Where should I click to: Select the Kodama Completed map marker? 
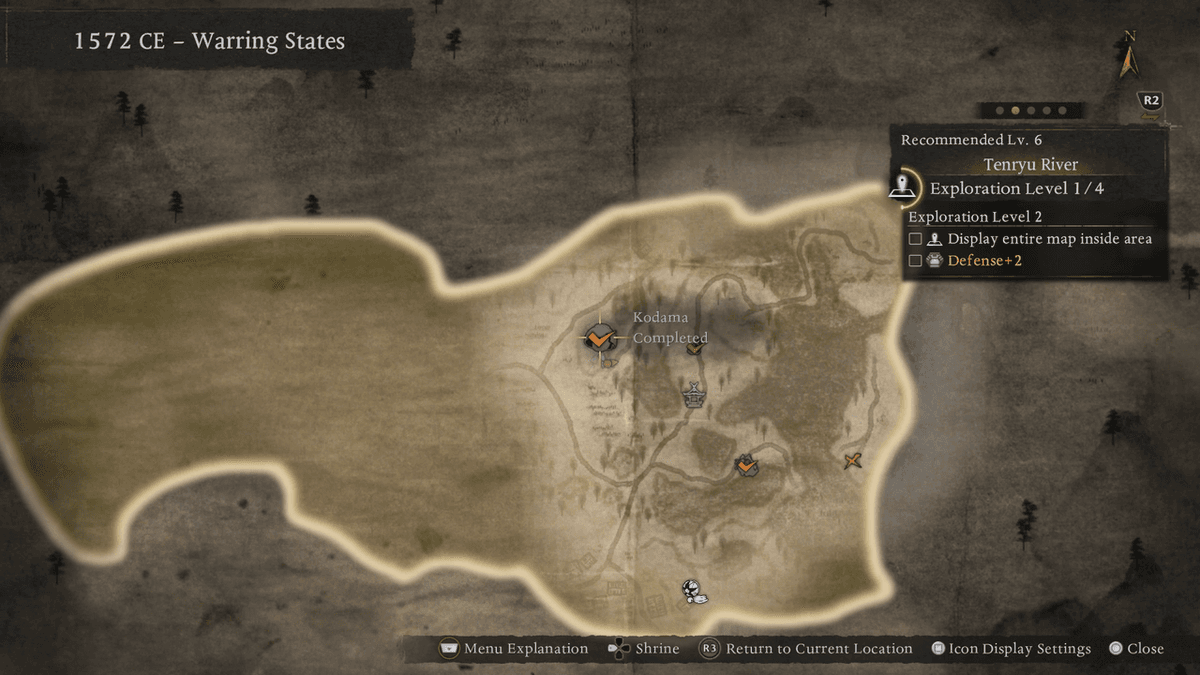point(598,338)
